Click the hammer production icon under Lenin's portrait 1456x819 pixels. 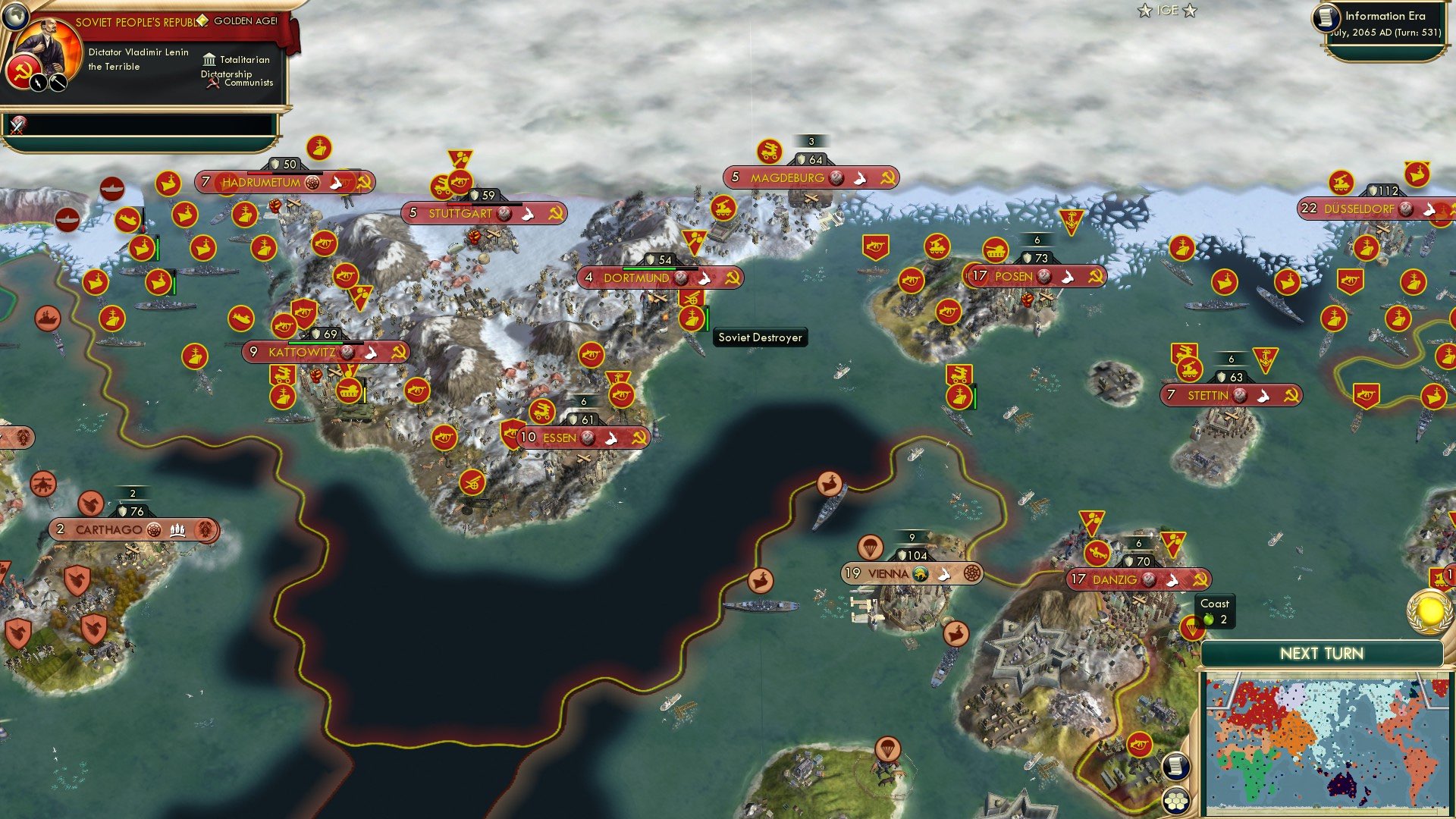58,83
